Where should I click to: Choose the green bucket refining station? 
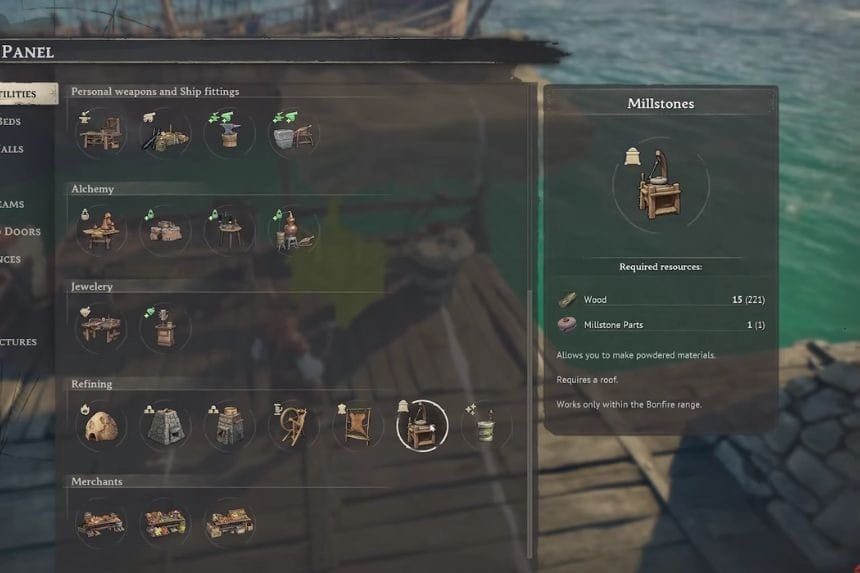486,425
